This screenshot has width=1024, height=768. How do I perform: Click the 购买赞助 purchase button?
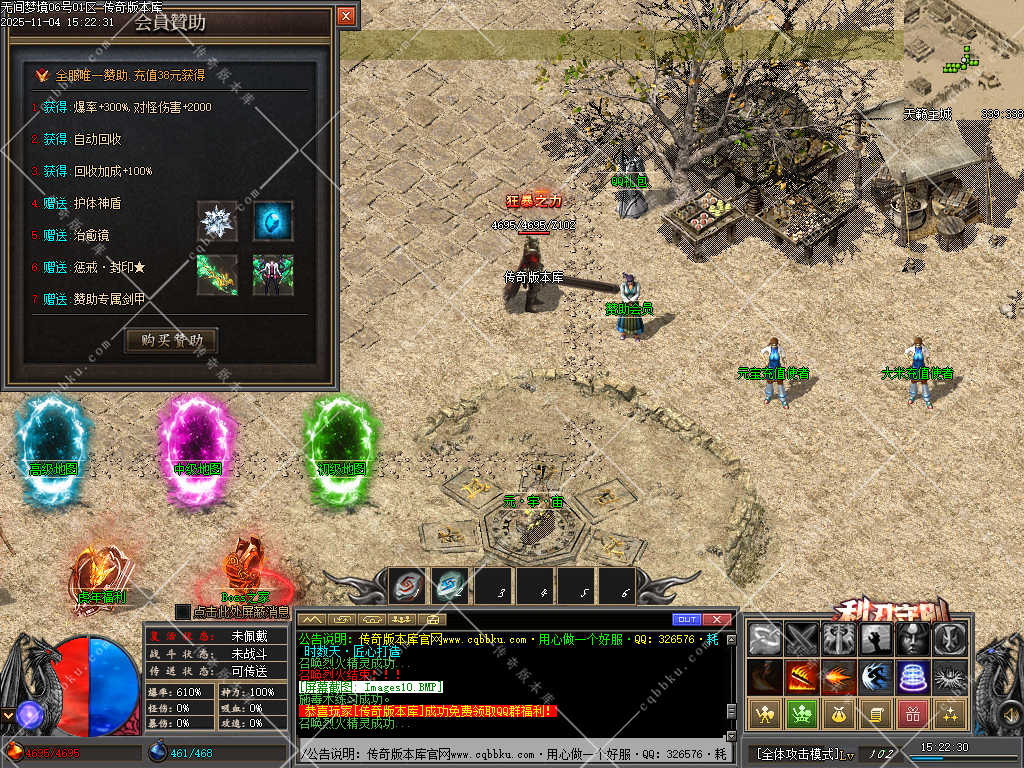[171, 341]
